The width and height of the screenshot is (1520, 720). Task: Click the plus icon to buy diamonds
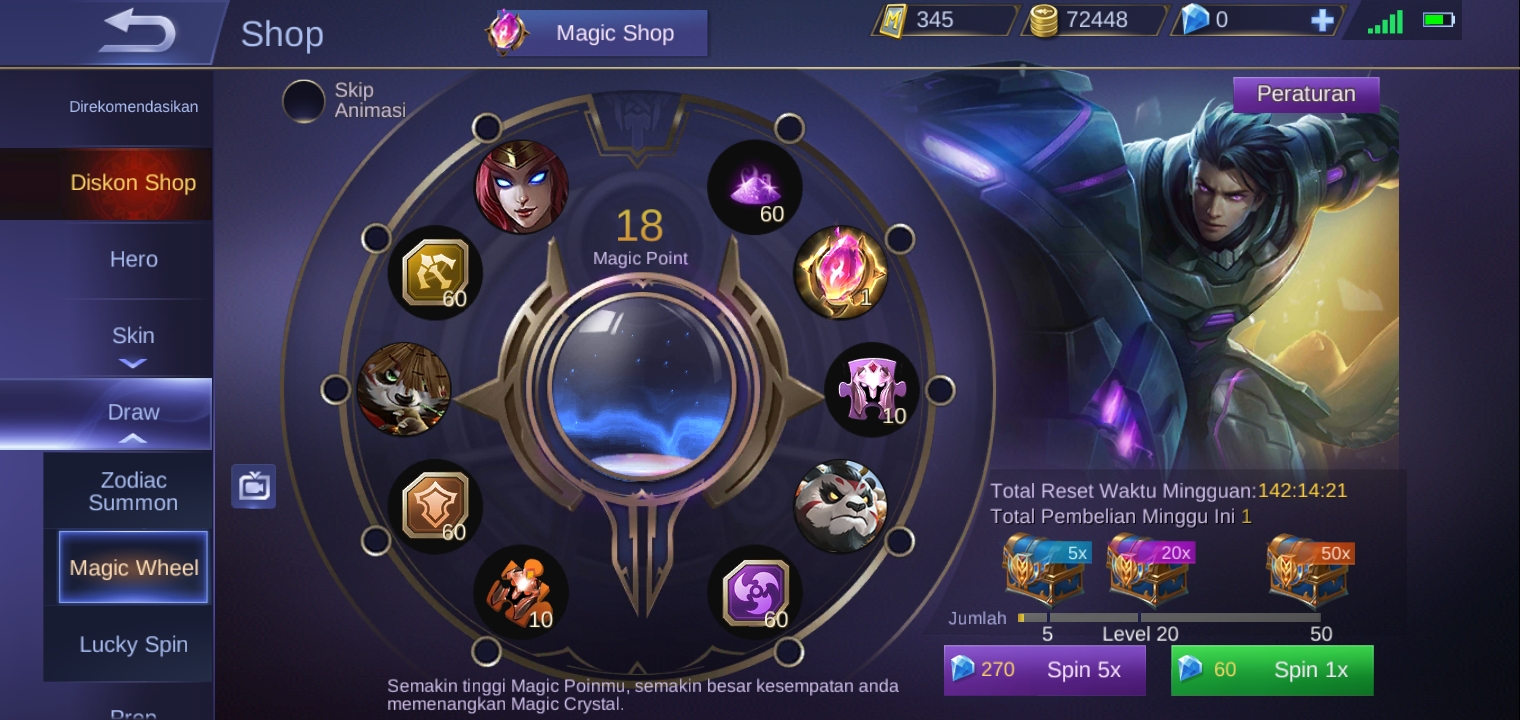coord(1322,20)
